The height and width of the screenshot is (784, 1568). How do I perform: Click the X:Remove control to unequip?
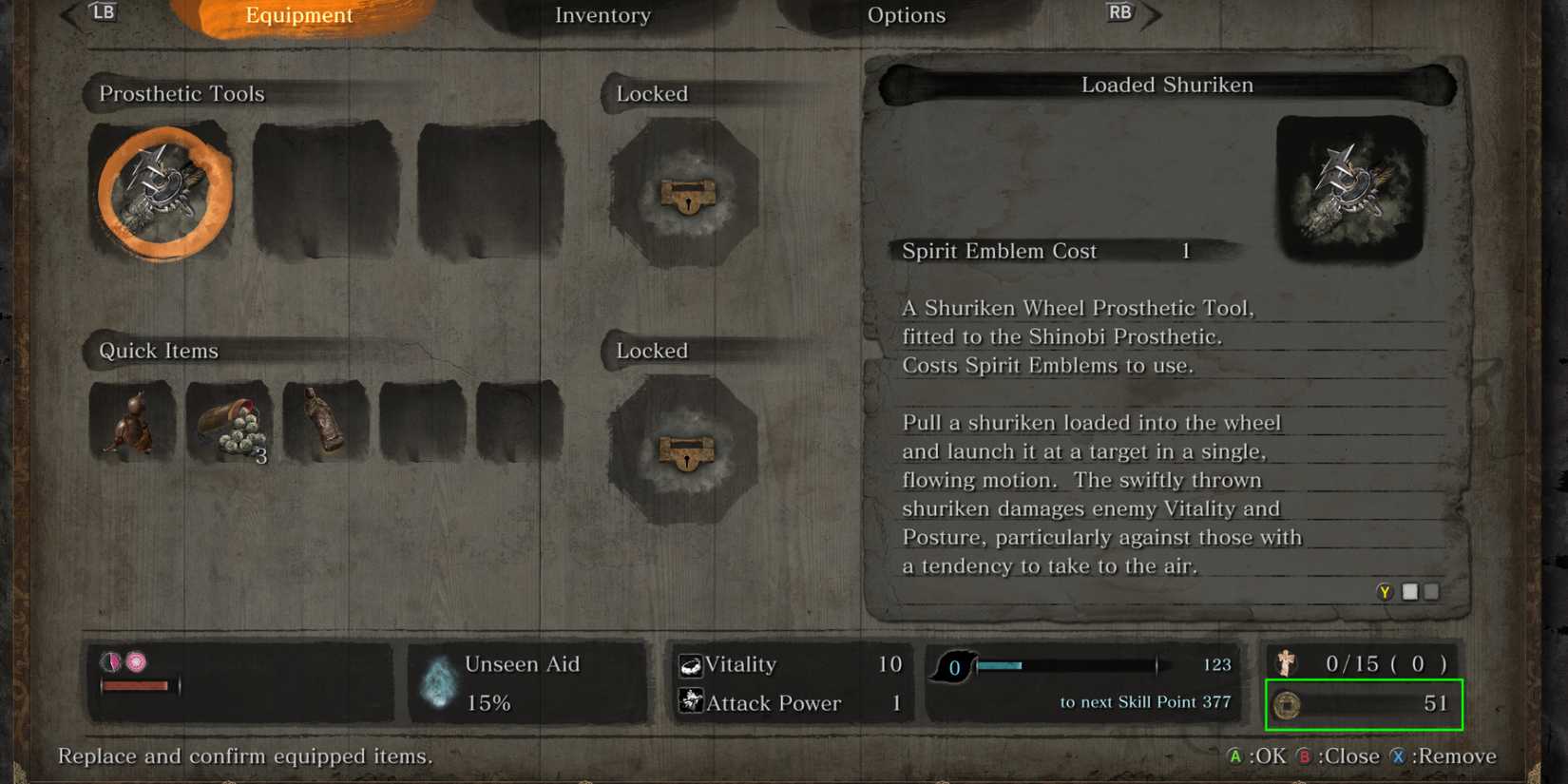[1444, 756]
